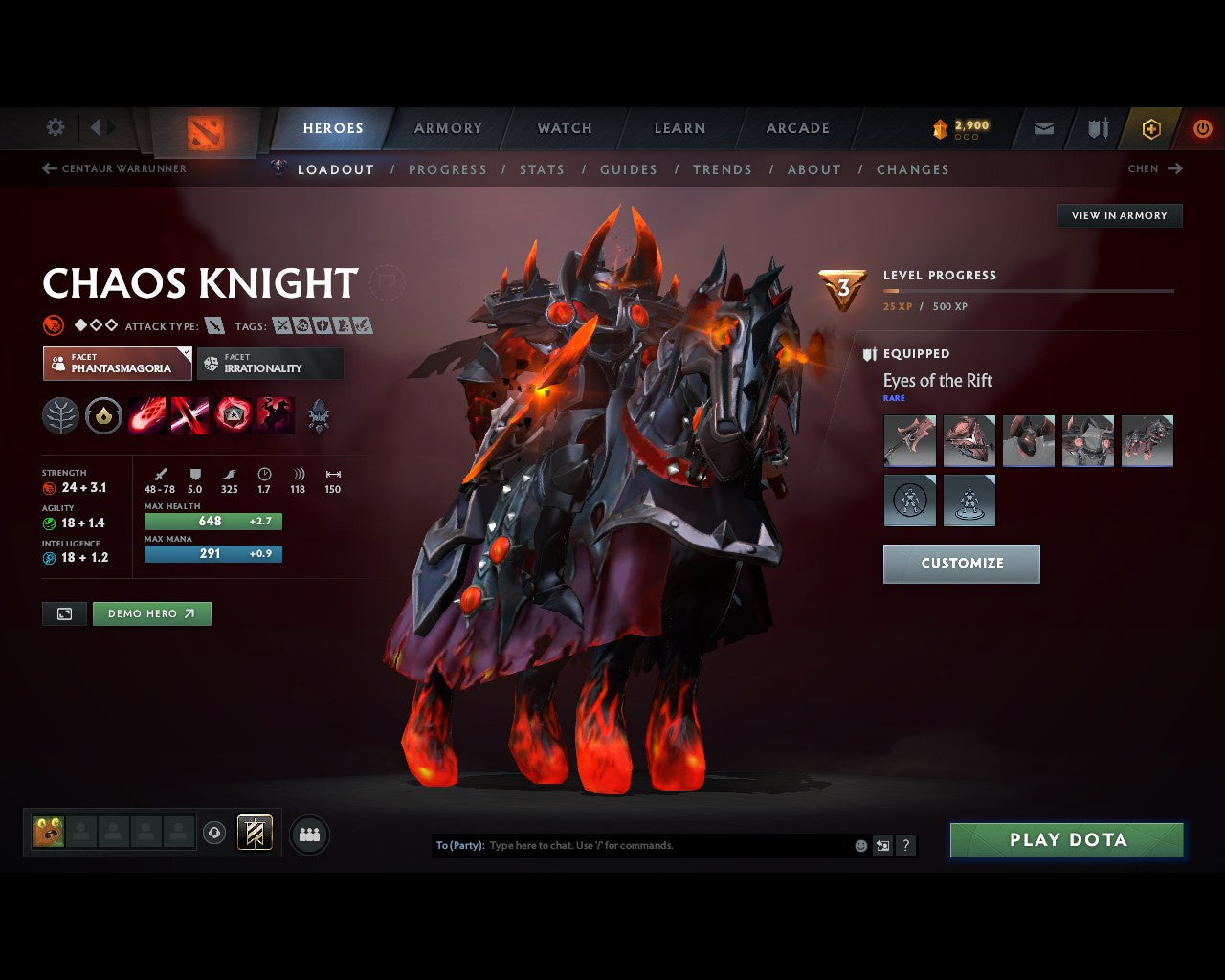
Task: Open the mail notifications icon
Action: [1042, 128]
